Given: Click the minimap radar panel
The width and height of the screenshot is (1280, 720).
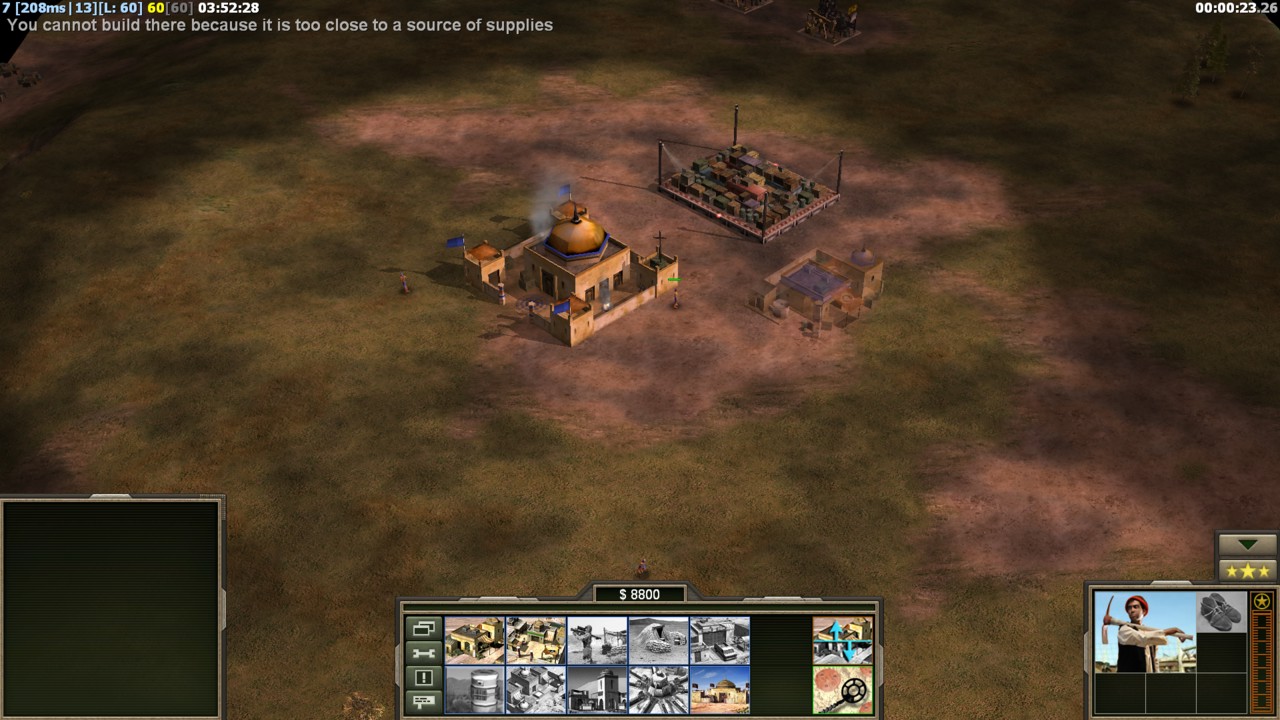Looking at the screenshot, I should point(110,606).
